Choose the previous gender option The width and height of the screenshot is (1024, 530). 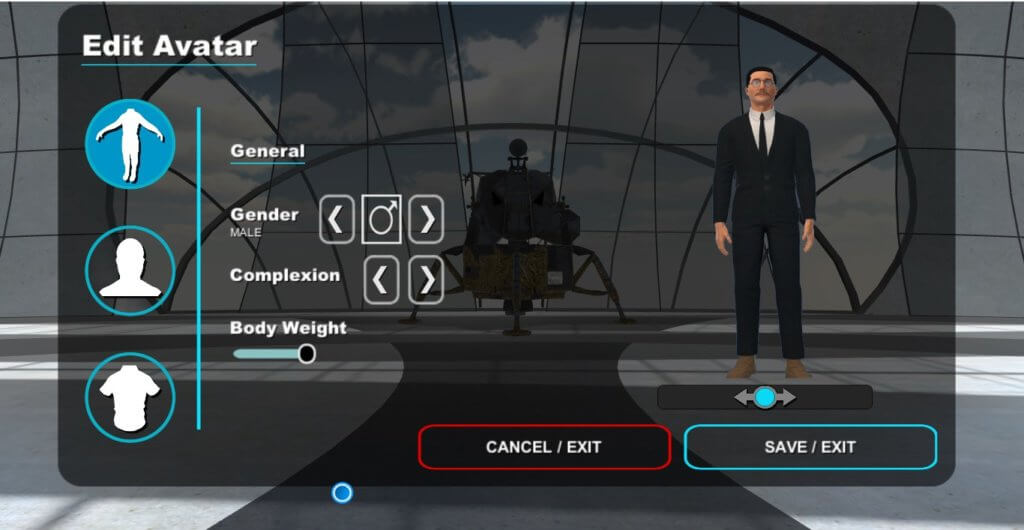[x=337, y=220]
